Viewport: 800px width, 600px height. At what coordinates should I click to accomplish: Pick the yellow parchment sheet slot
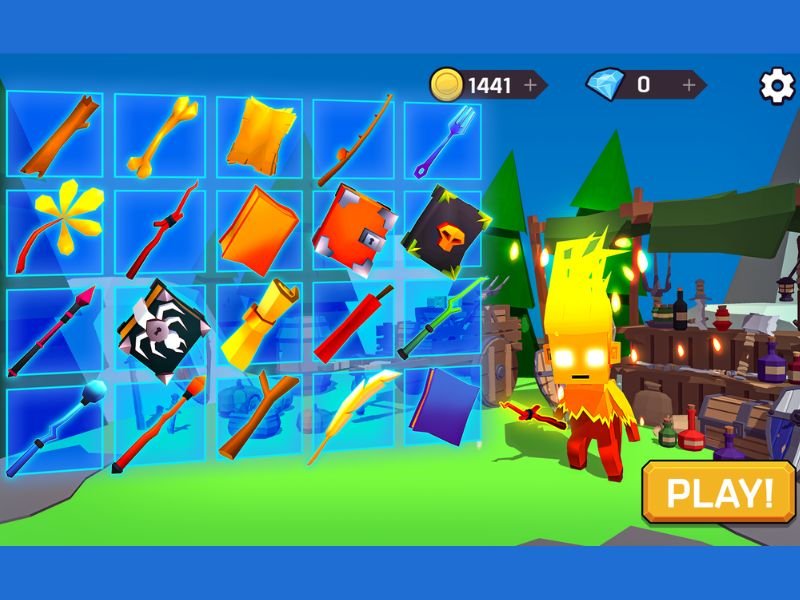coord(258,135)
